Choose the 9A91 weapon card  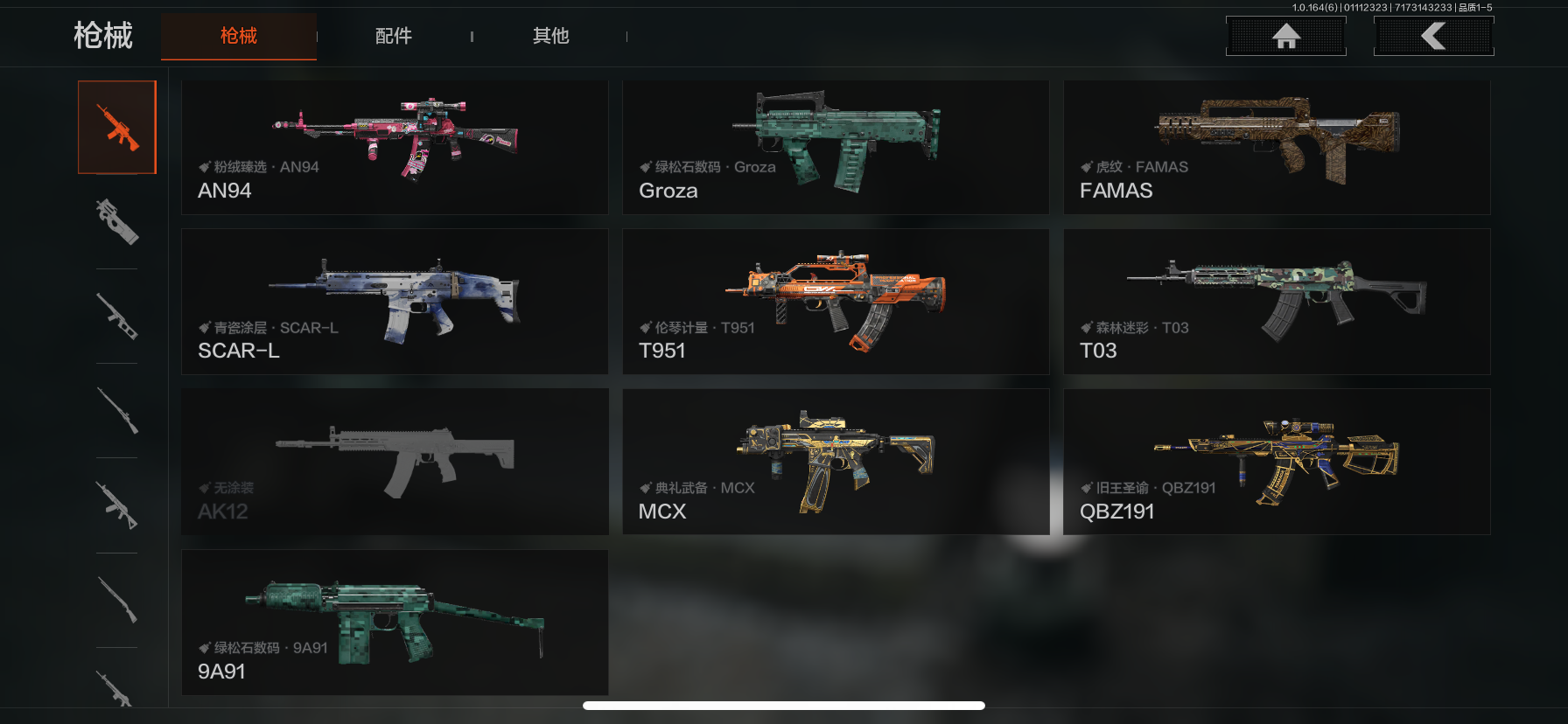[x=395, y=623]
